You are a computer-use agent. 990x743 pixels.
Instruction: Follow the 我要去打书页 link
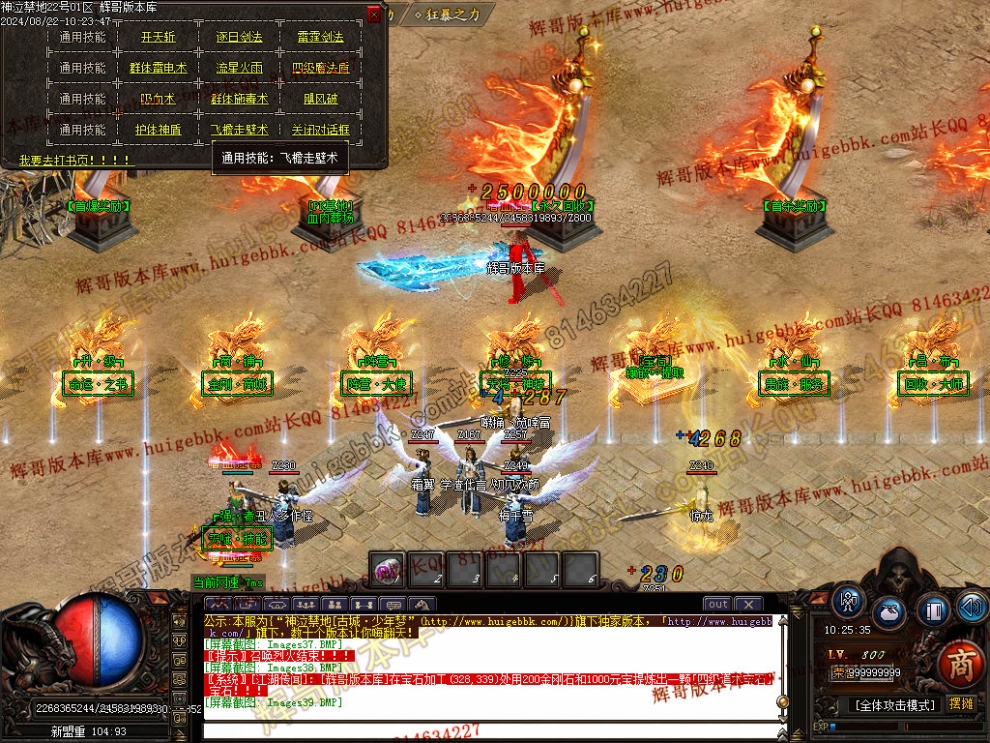click(74, 160)
